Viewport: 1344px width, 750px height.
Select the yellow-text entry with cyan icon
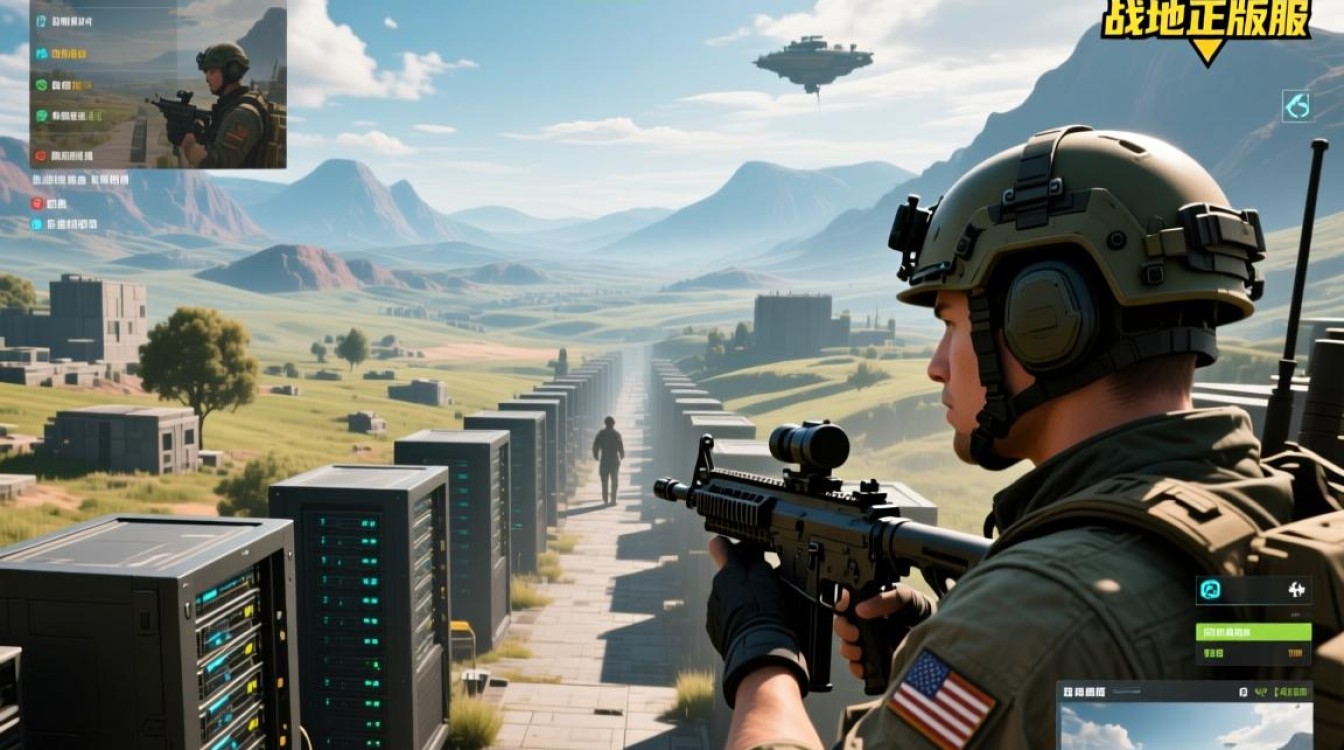[x=68, y=54]
